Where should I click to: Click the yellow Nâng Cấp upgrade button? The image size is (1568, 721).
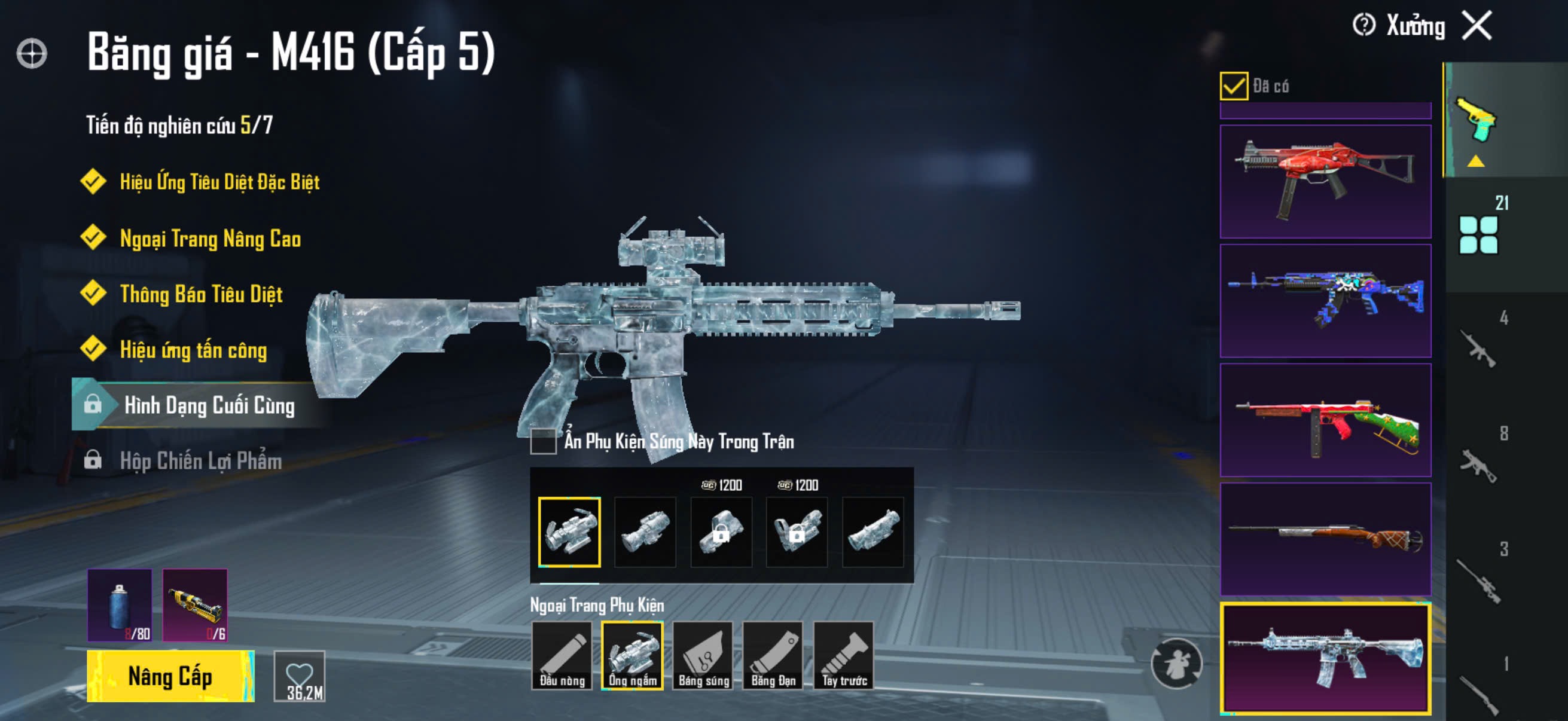click(170, 676)
